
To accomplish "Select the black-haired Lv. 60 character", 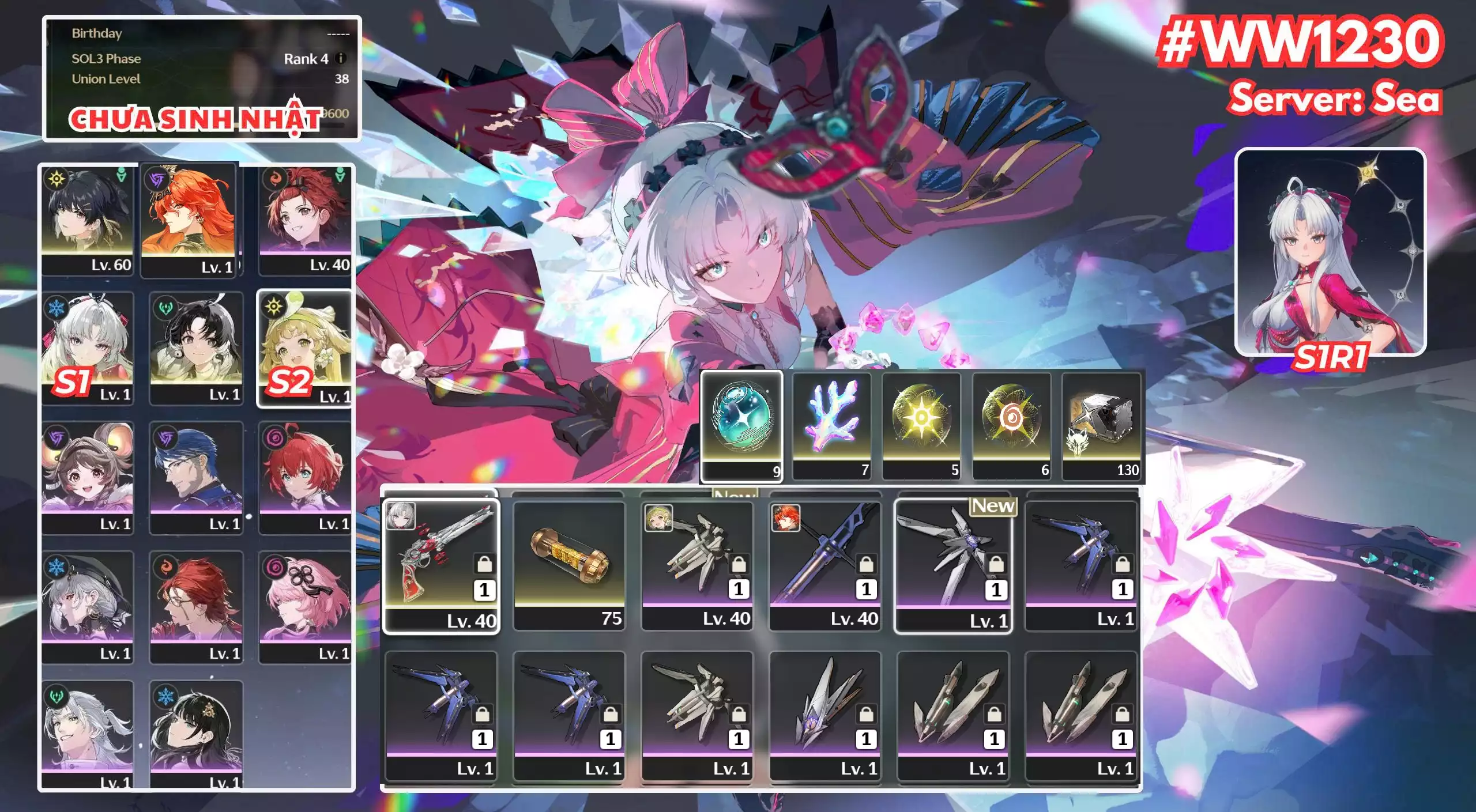I will pyautogui.click(x=87, y=220).
